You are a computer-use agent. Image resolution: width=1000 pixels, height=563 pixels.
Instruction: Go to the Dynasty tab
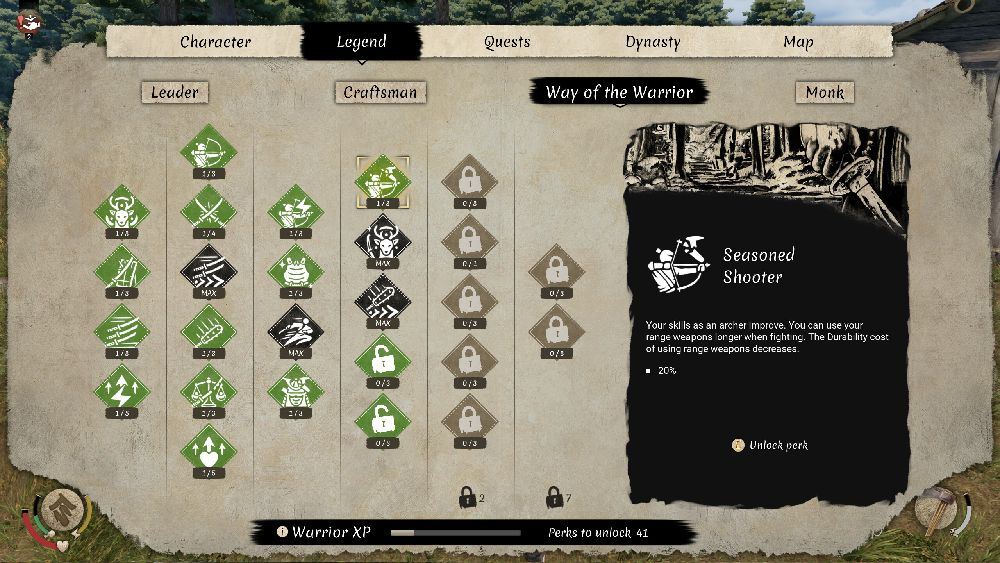652,42
